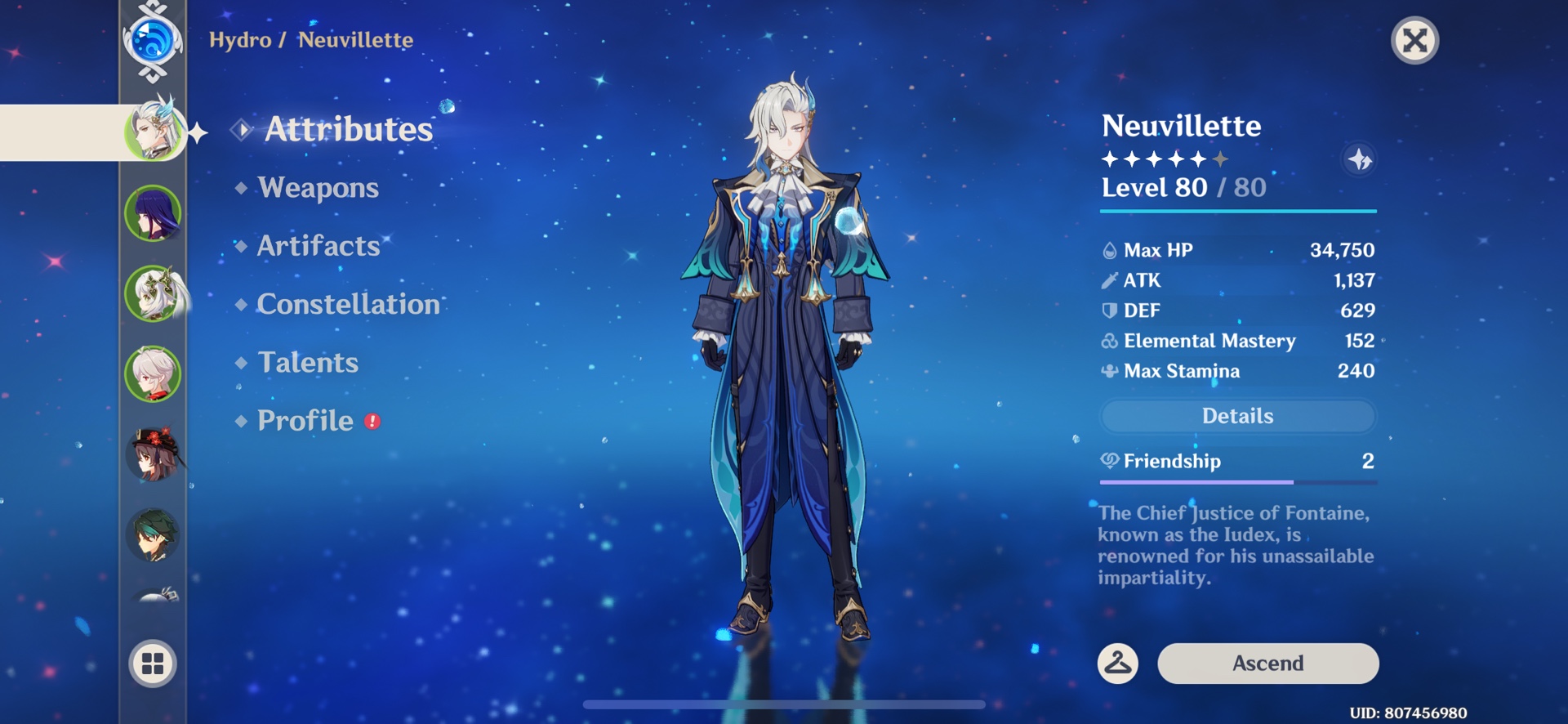Click the sparkle refinement icon near the star rating

(x=1360, y=161)
